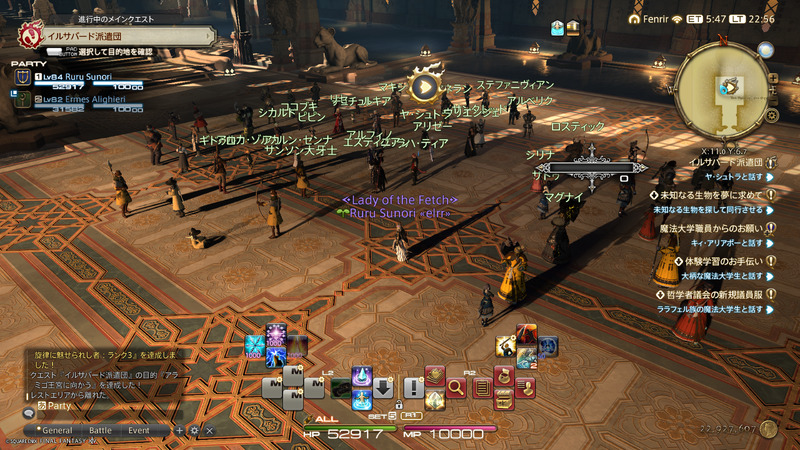Select the 未知なる生物を夢に求めて quest entry
Screen dimensions: 800x450
(710, 194)
